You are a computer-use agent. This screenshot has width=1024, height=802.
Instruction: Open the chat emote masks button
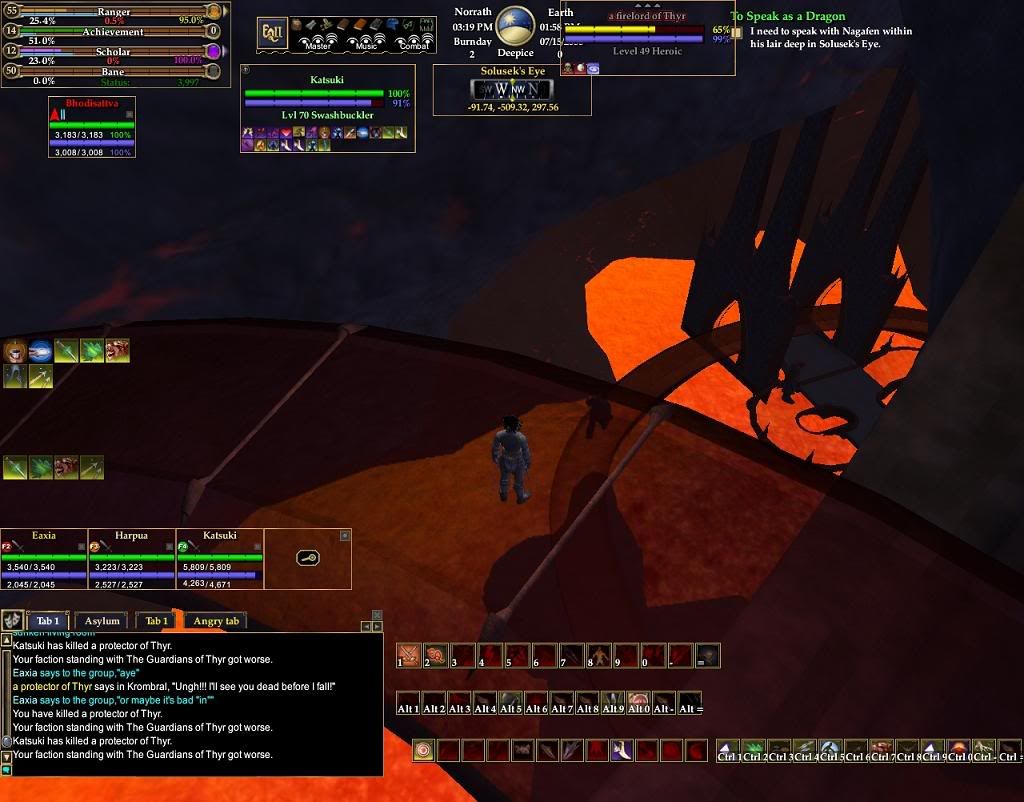(x=13, y=620)
